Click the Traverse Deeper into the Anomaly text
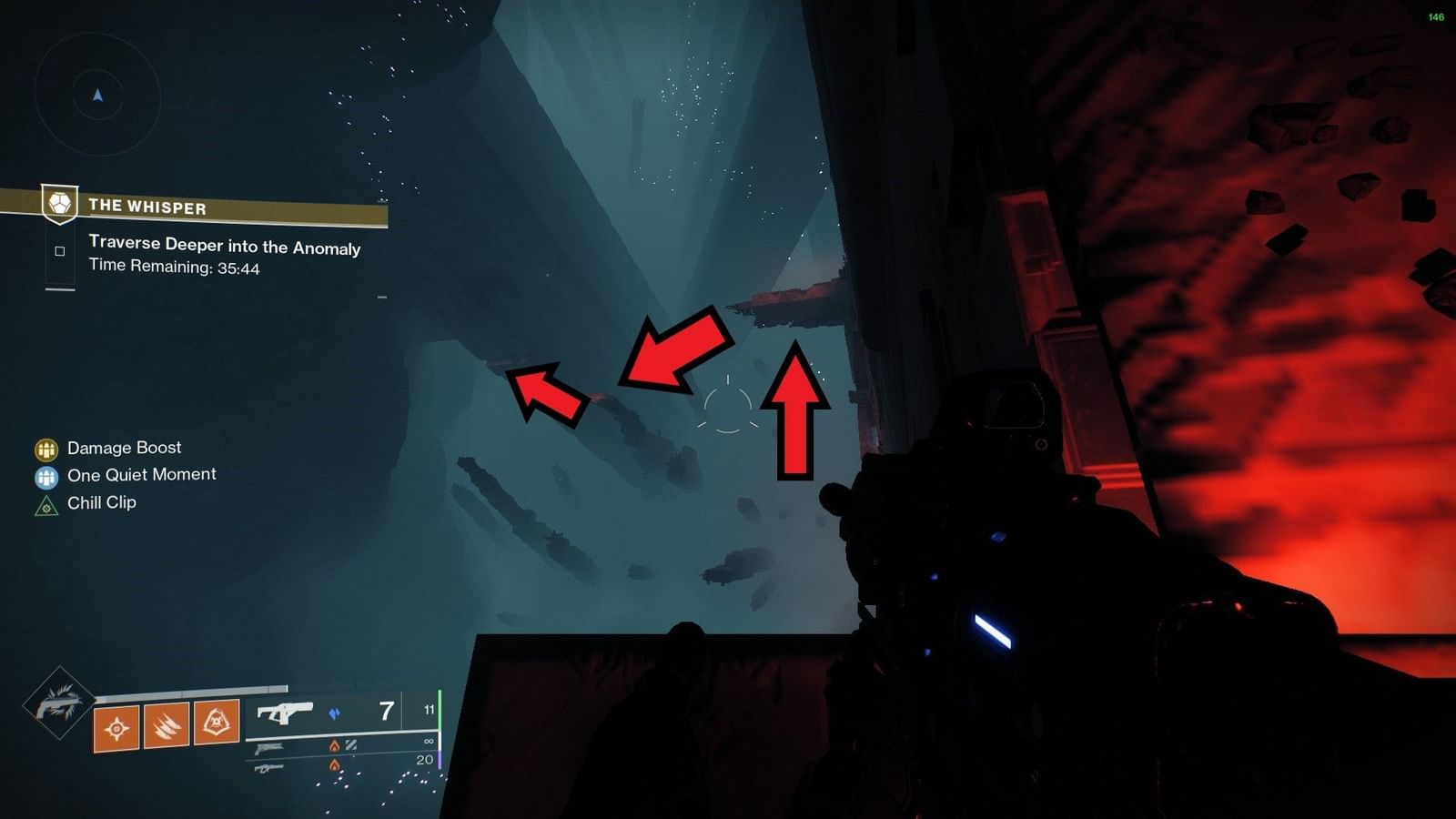 pos(223,248)
